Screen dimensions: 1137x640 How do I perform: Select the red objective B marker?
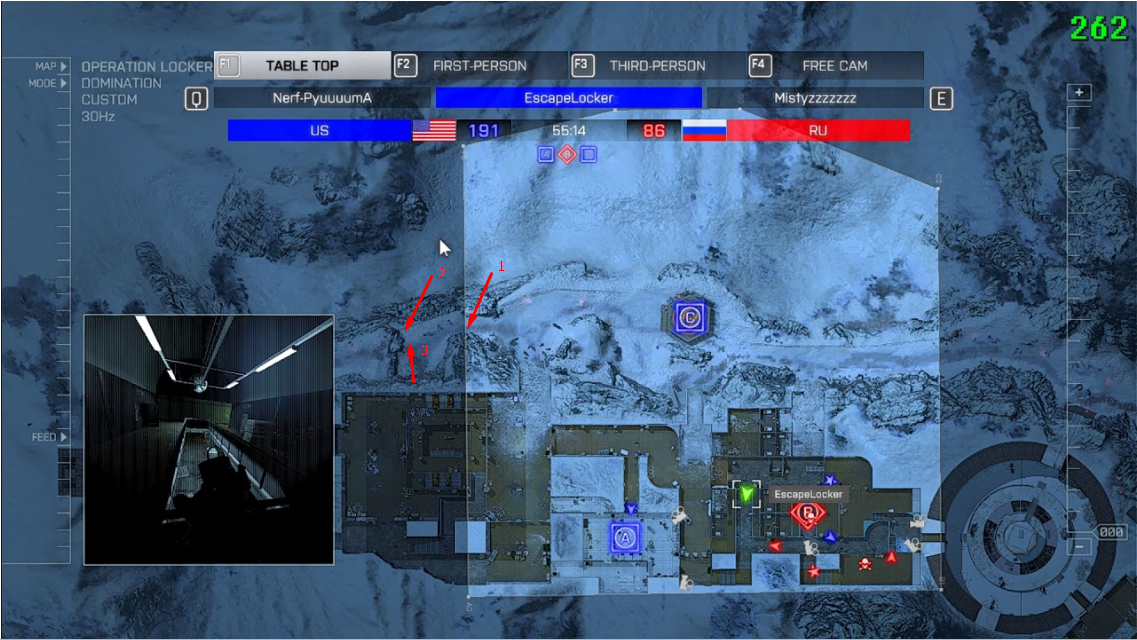806,514
